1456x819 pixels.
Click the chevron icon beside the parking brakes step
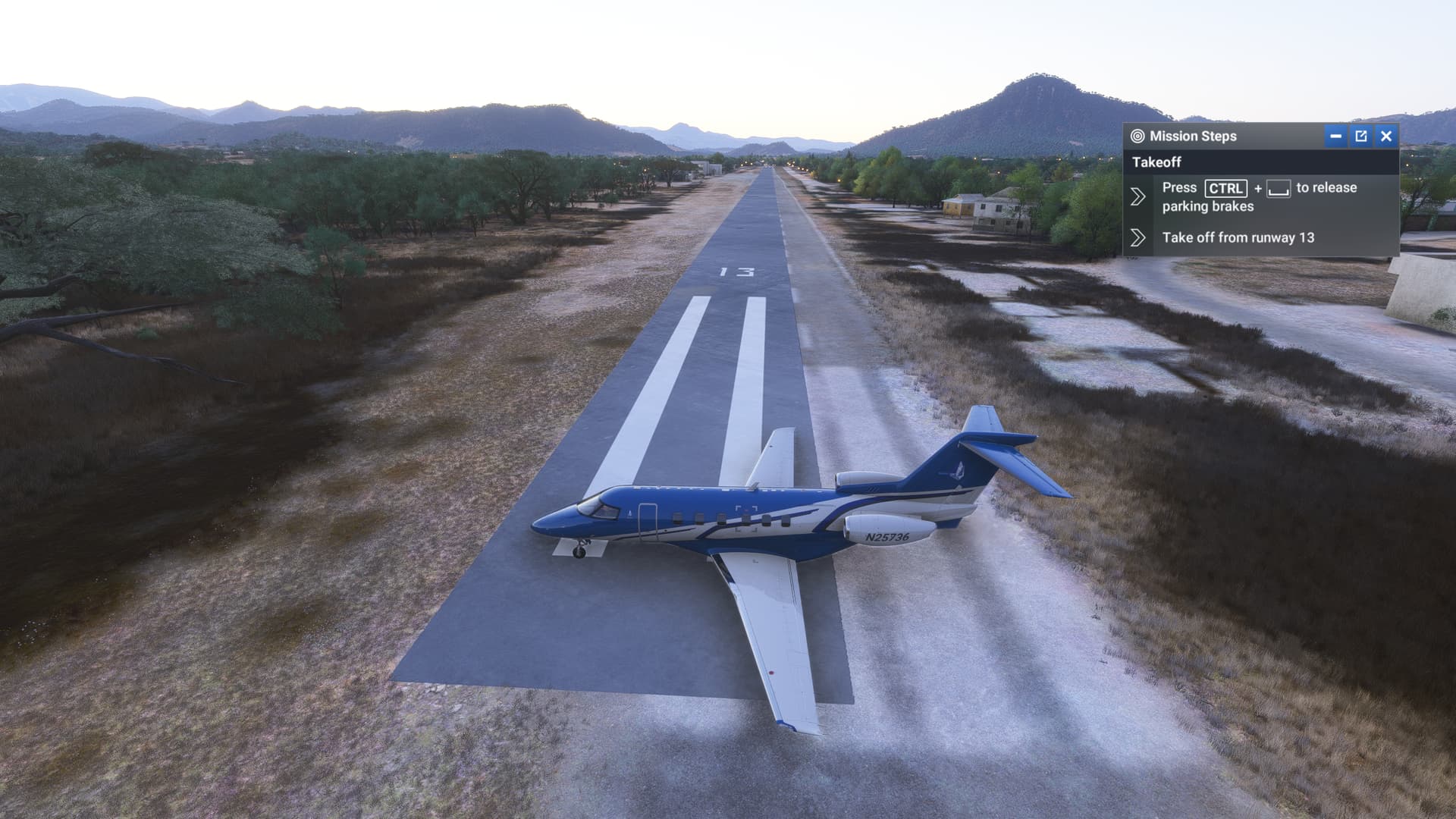(1137, 196)
